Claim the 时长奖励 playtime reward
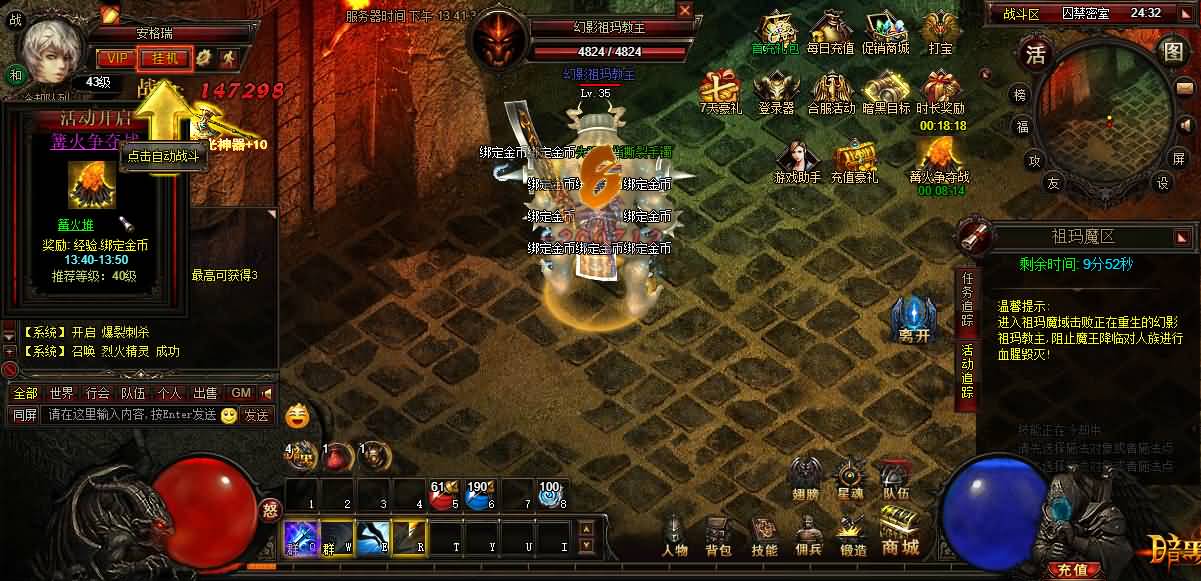This screenshot has width=1201, height=581. (x=940, y=93)
